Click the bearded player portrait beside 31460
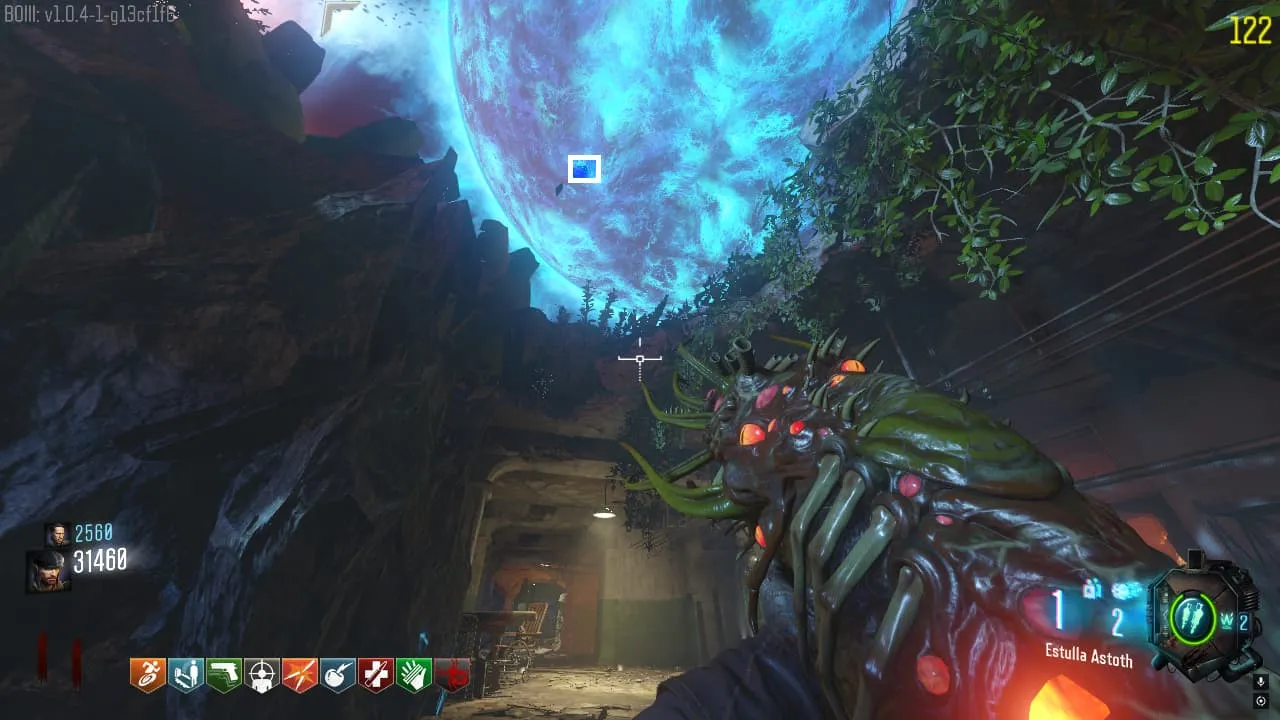 (x=48, y=569)
